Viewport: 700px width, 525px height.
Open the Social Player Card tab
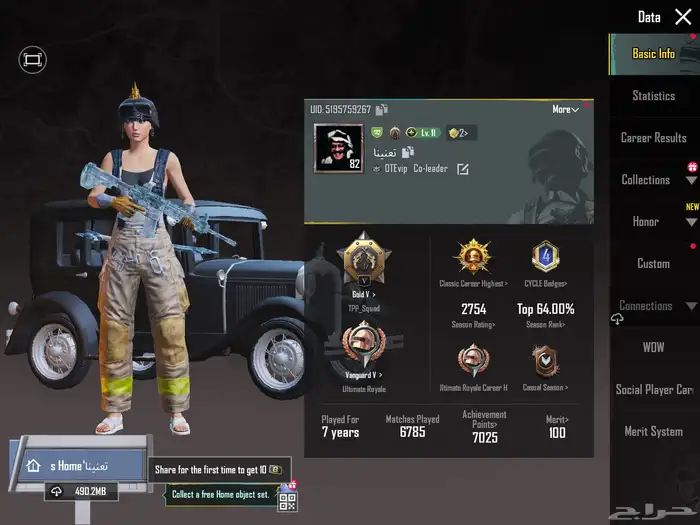coord(654,390)
